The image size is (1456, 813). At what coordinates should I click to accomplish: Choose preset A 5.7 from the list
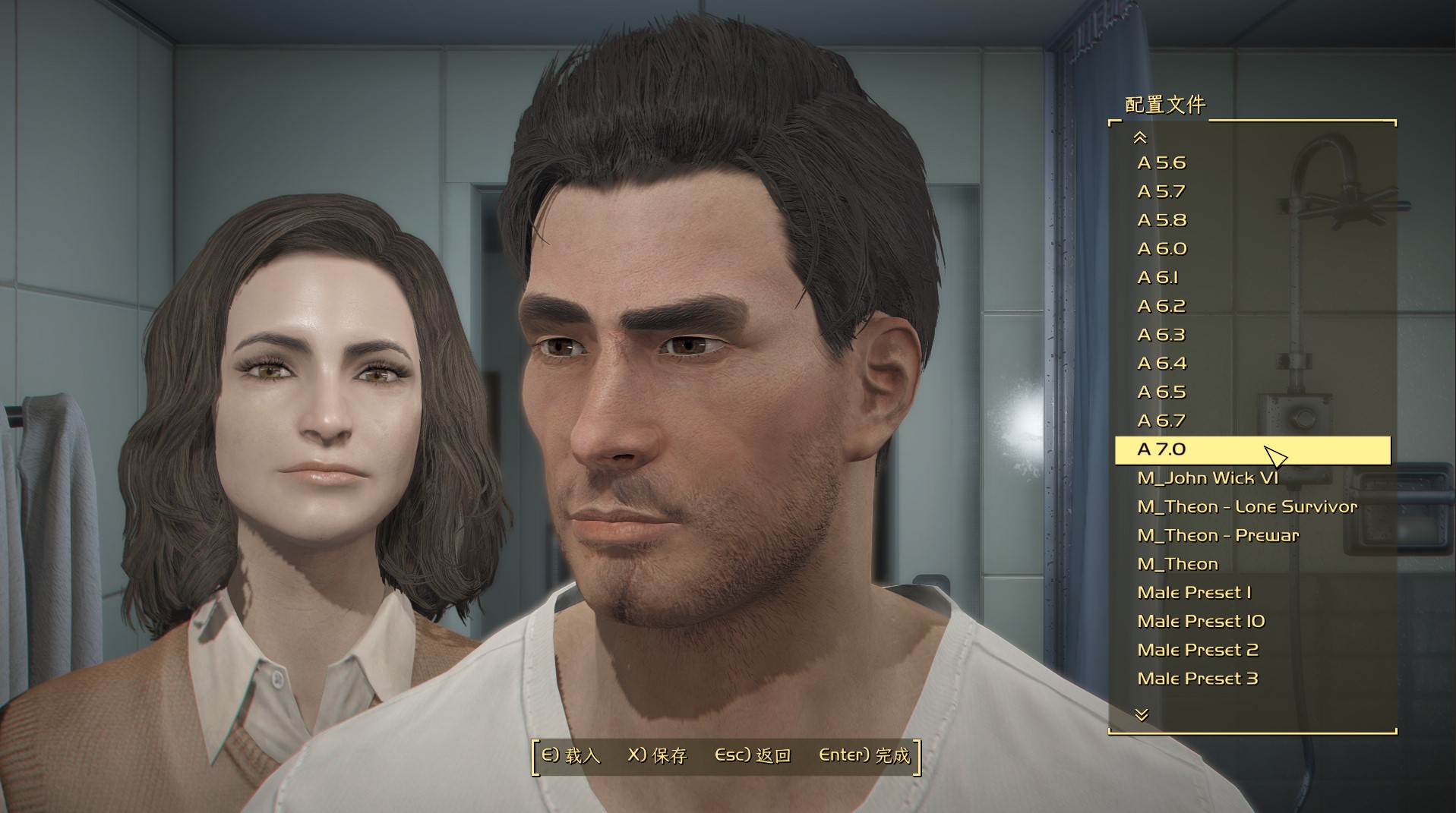pos(1161,191)
